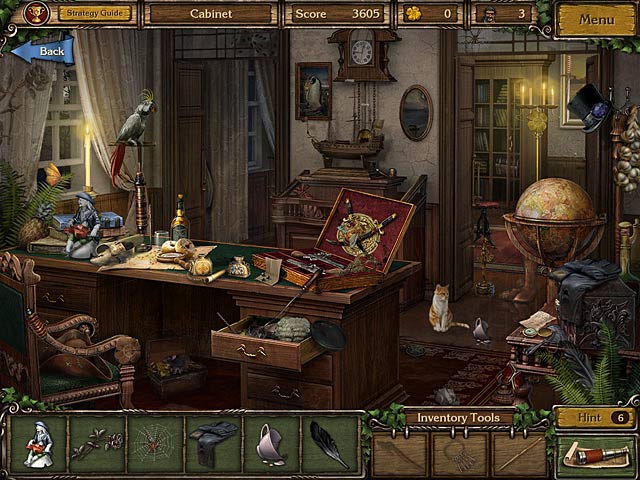The height and width of the screenshot is (480, 640).
Task: Pick the teacup item slot
Action: 271,444
